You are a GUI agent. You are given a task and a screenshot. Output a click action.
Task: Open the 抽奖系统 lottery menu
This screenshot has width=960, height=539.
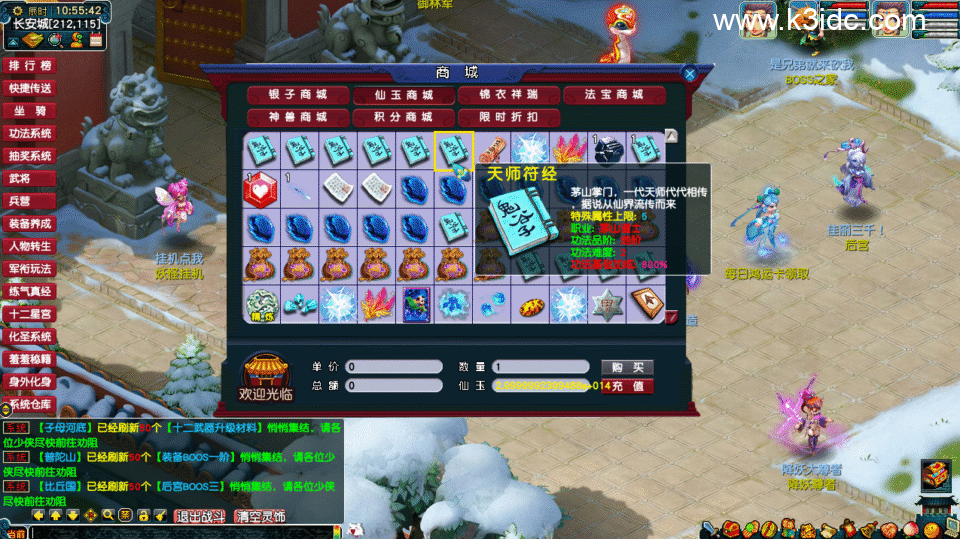tap(29, 156)
